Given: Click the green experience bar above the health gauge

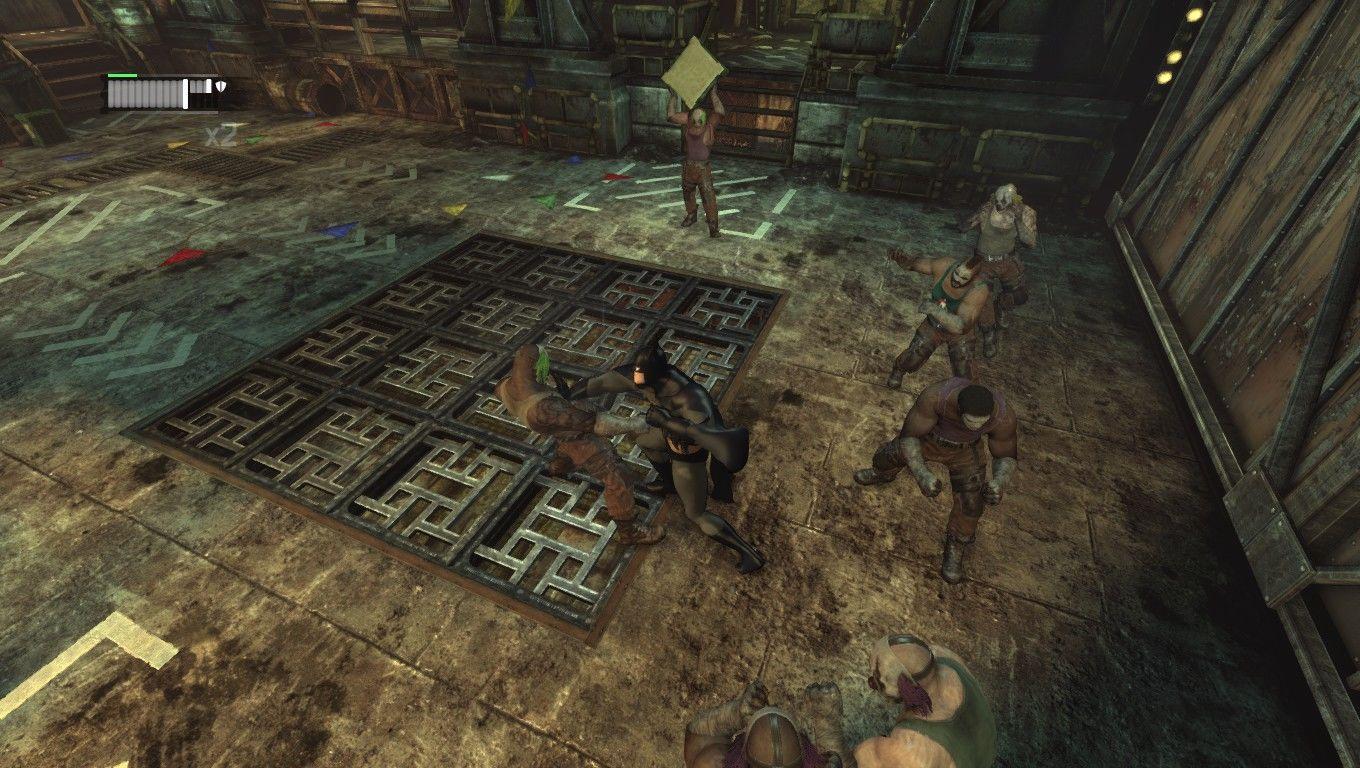Looking at the screenshot, I should [121, 75].
